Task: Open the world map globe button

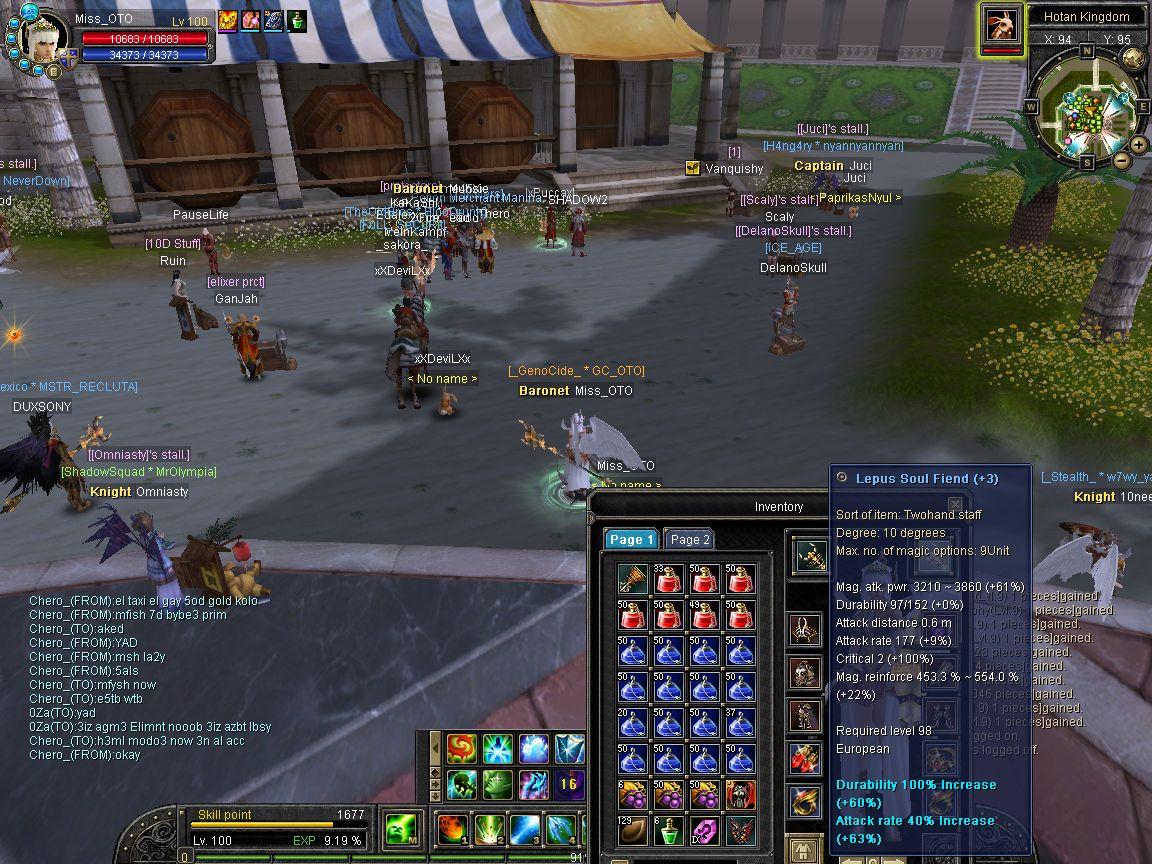Action: pos(1133,58)
